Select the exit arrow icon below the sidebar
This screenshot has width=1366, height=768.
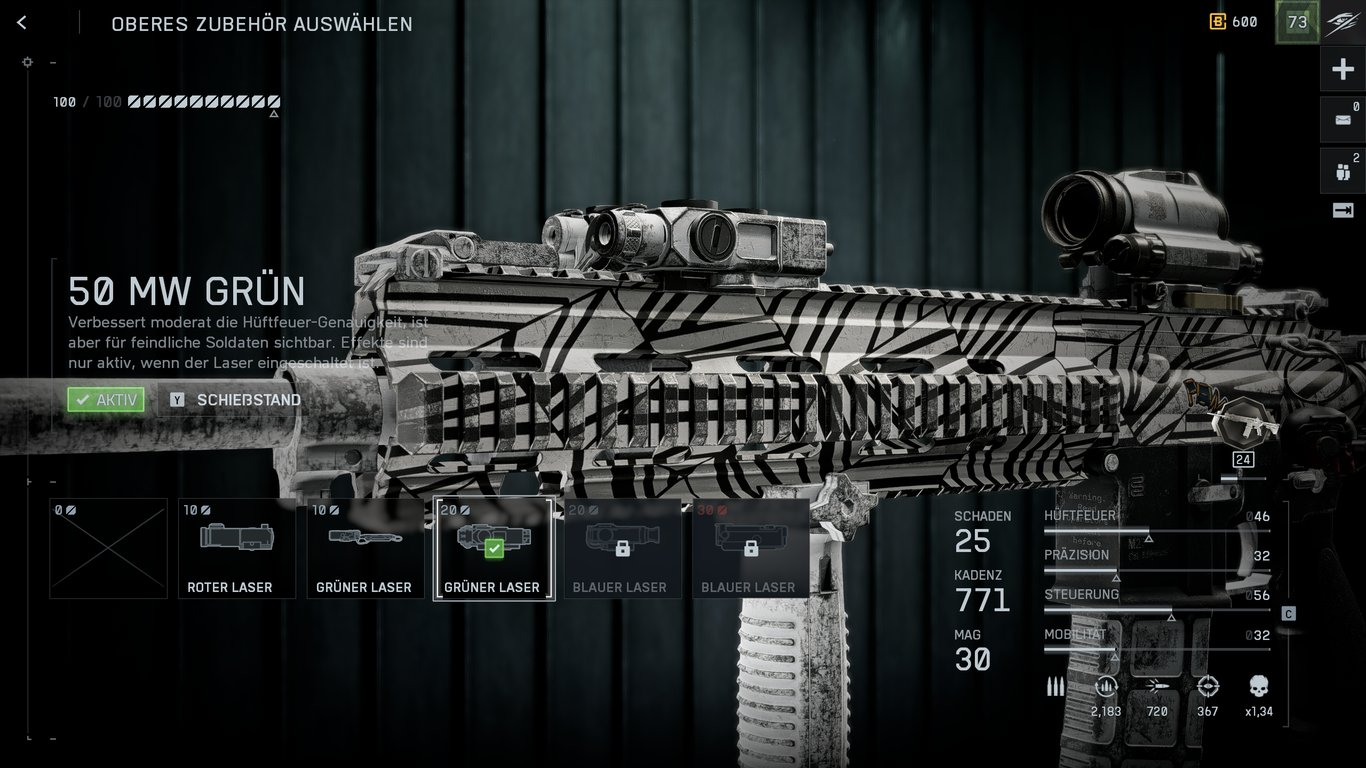(x=1345, y=210)
